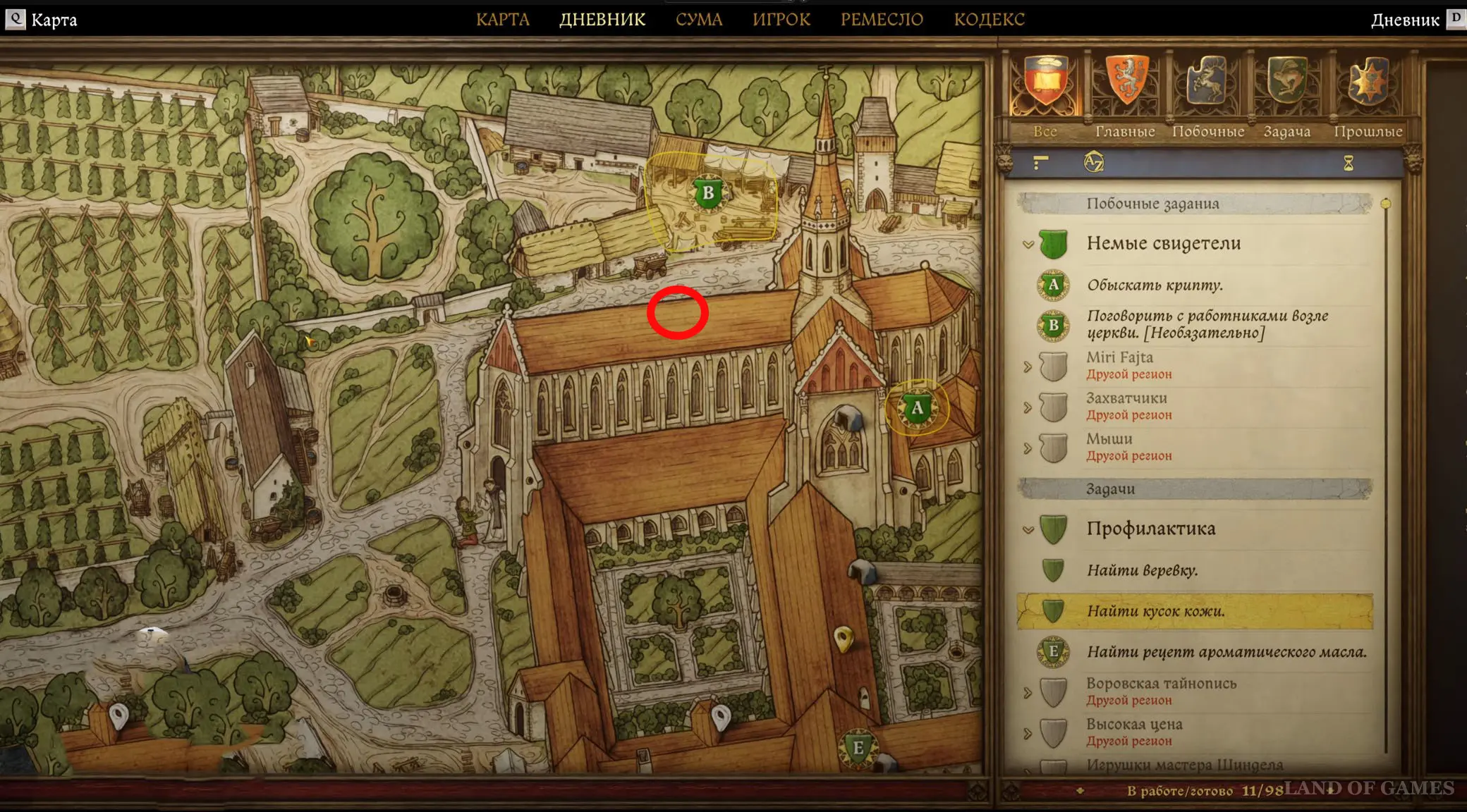This screenshot has width=1467, height=812.
Task: Select the Профилактика task
Action: (x=1150, y=529)
